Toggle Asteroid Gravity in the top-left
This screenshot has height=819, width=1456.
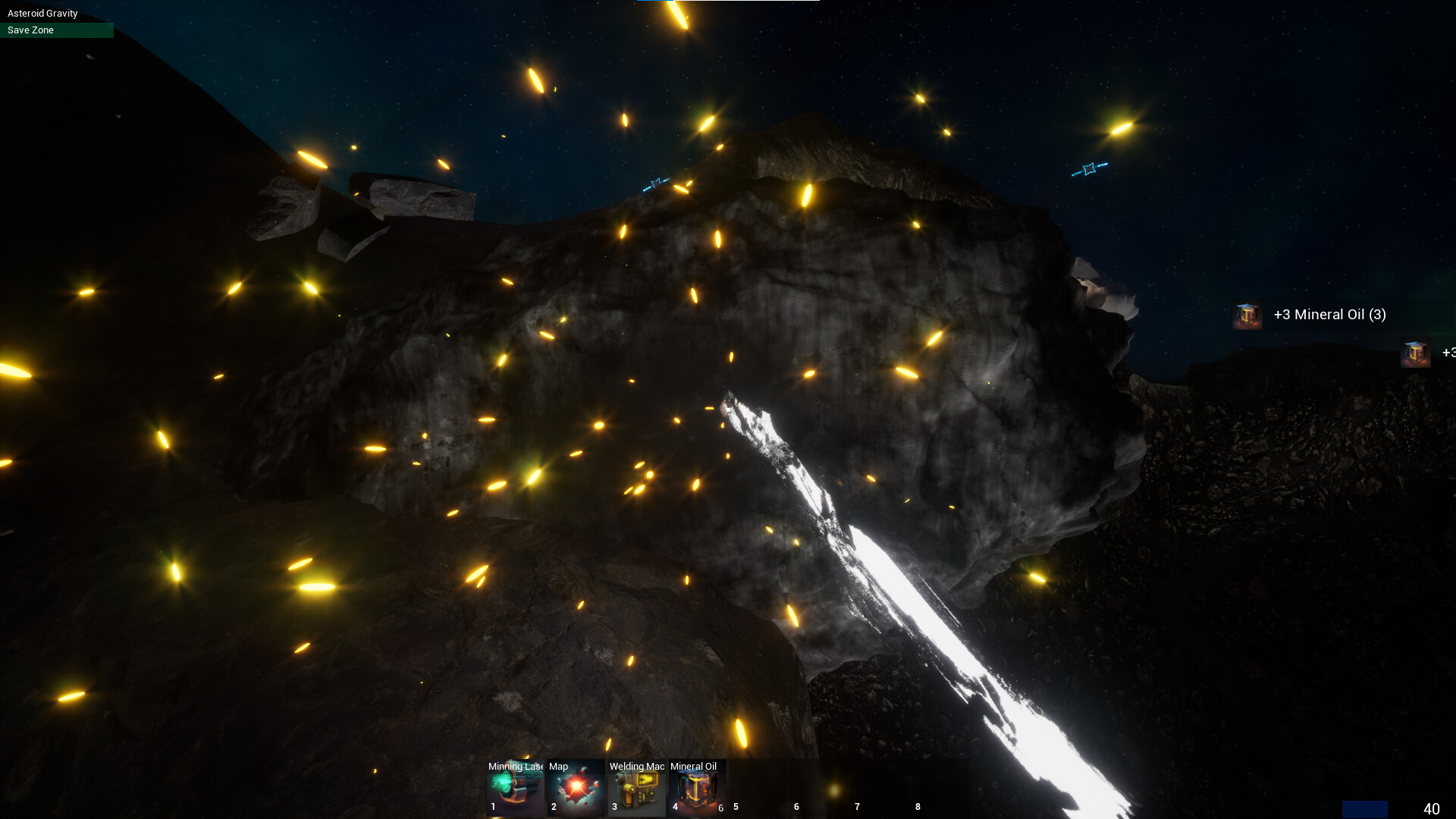coord(42,13)
